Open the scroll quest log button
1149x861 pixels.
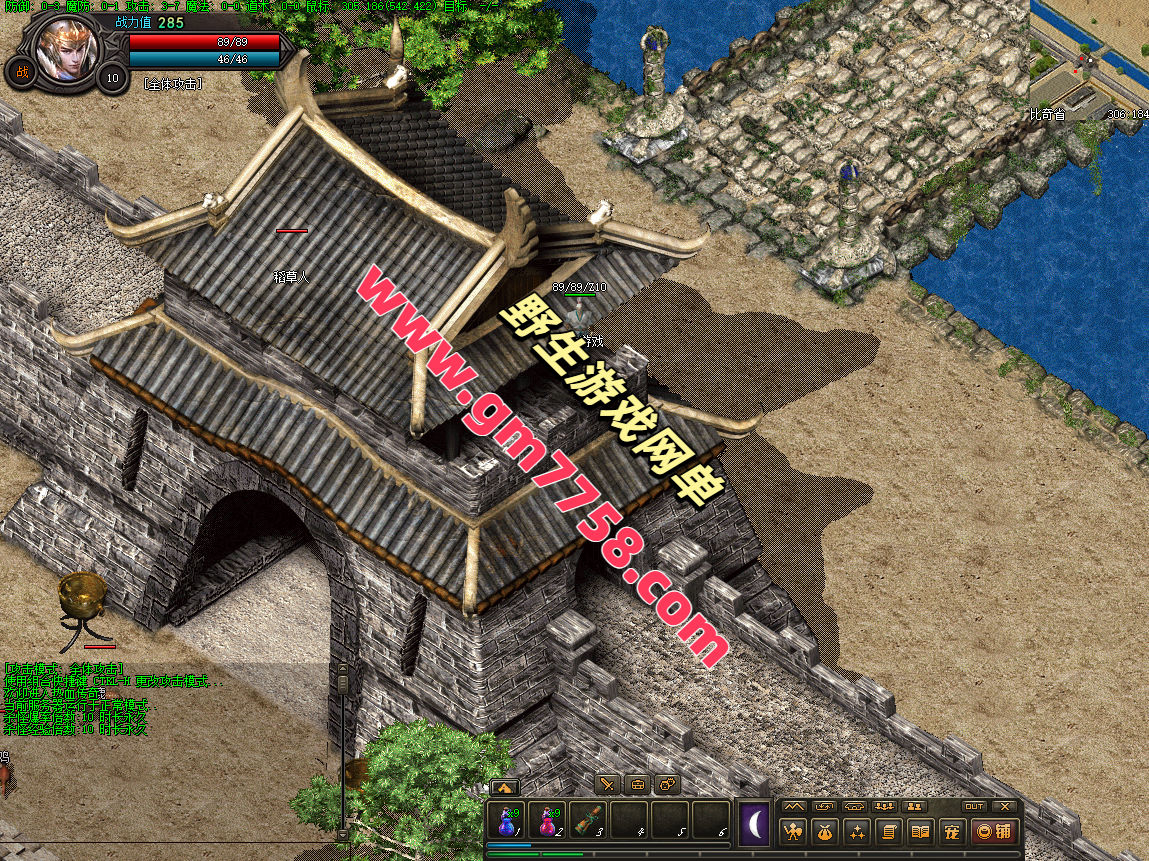click(x=888, y=831)
